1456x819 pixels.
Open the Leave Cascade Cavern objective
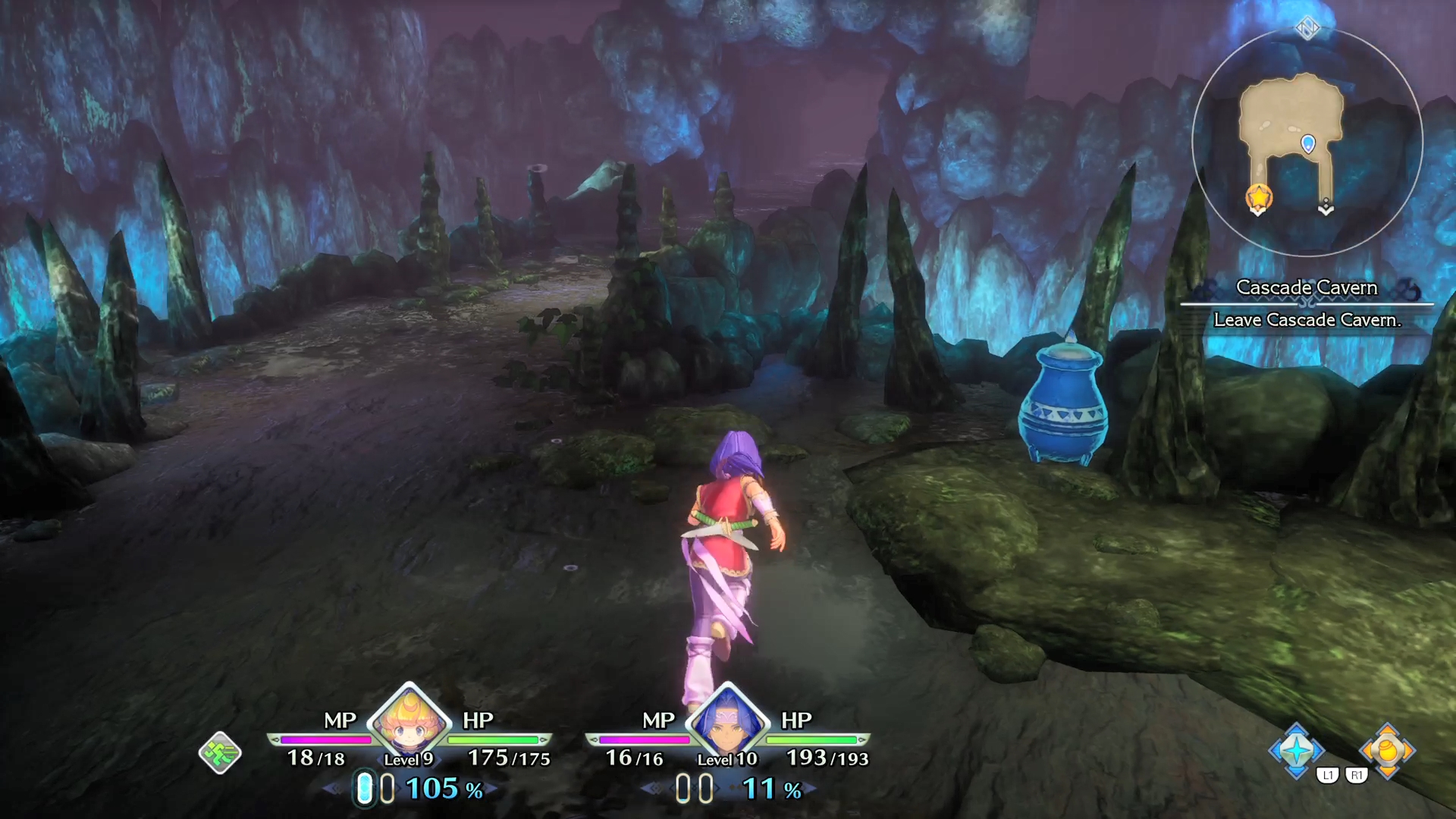coord(1307,320)
